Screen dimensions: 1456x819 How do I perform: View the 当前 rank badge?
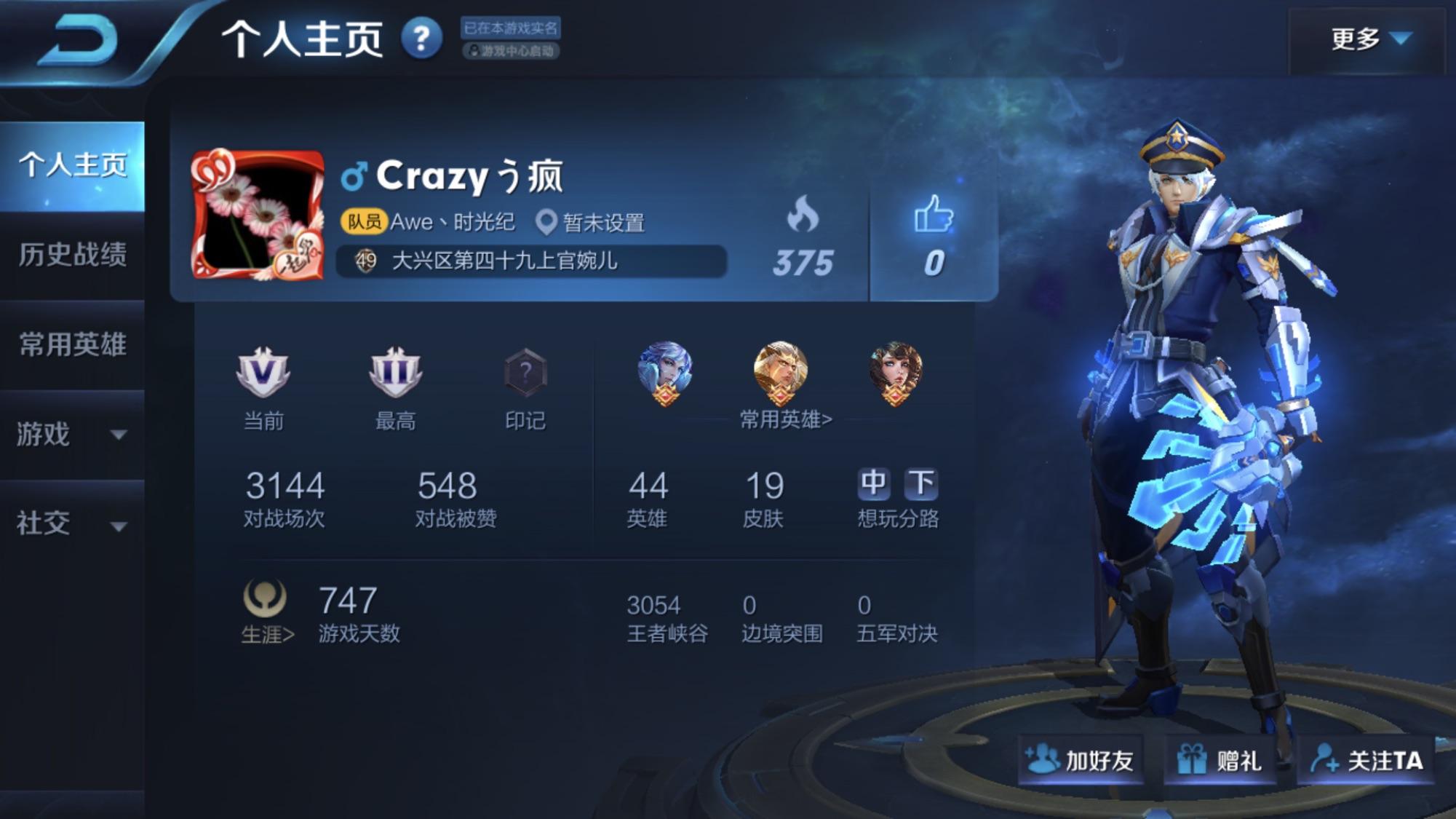point(263,373)
